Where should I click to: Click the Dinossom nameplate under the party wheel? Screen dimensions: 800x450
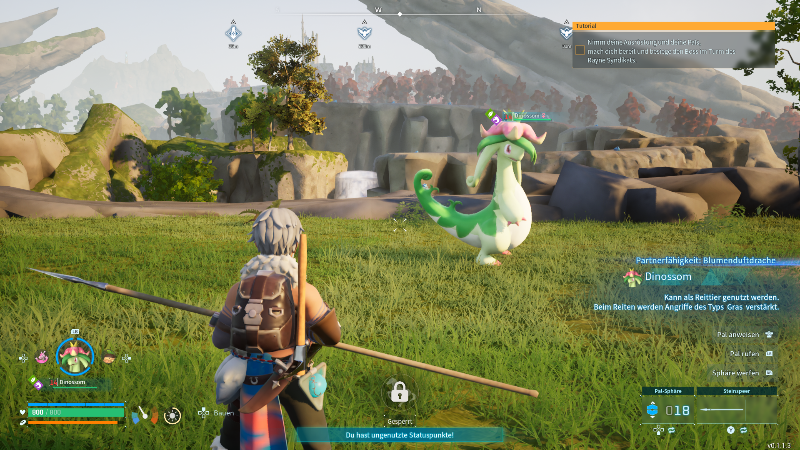point(72,382)
